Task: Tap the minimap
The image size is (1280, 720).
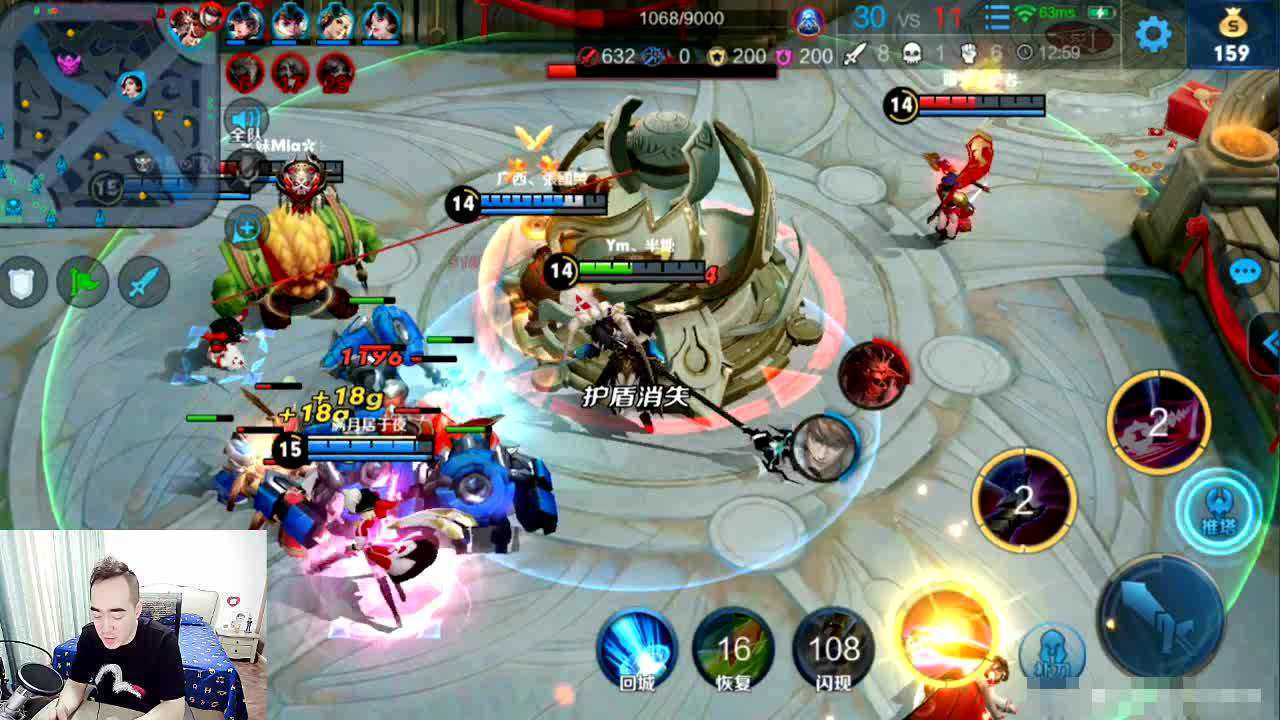Action: (108, 112)
